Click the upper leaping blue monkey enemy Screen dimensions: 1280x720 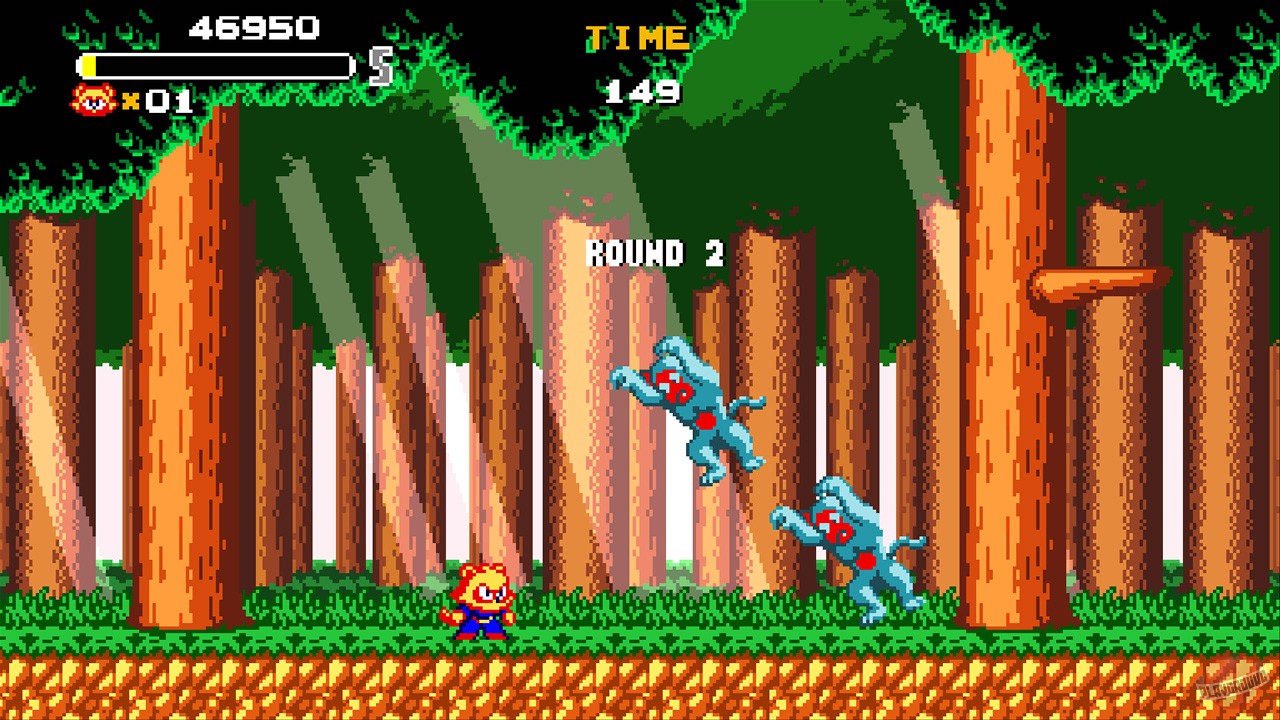690,410
